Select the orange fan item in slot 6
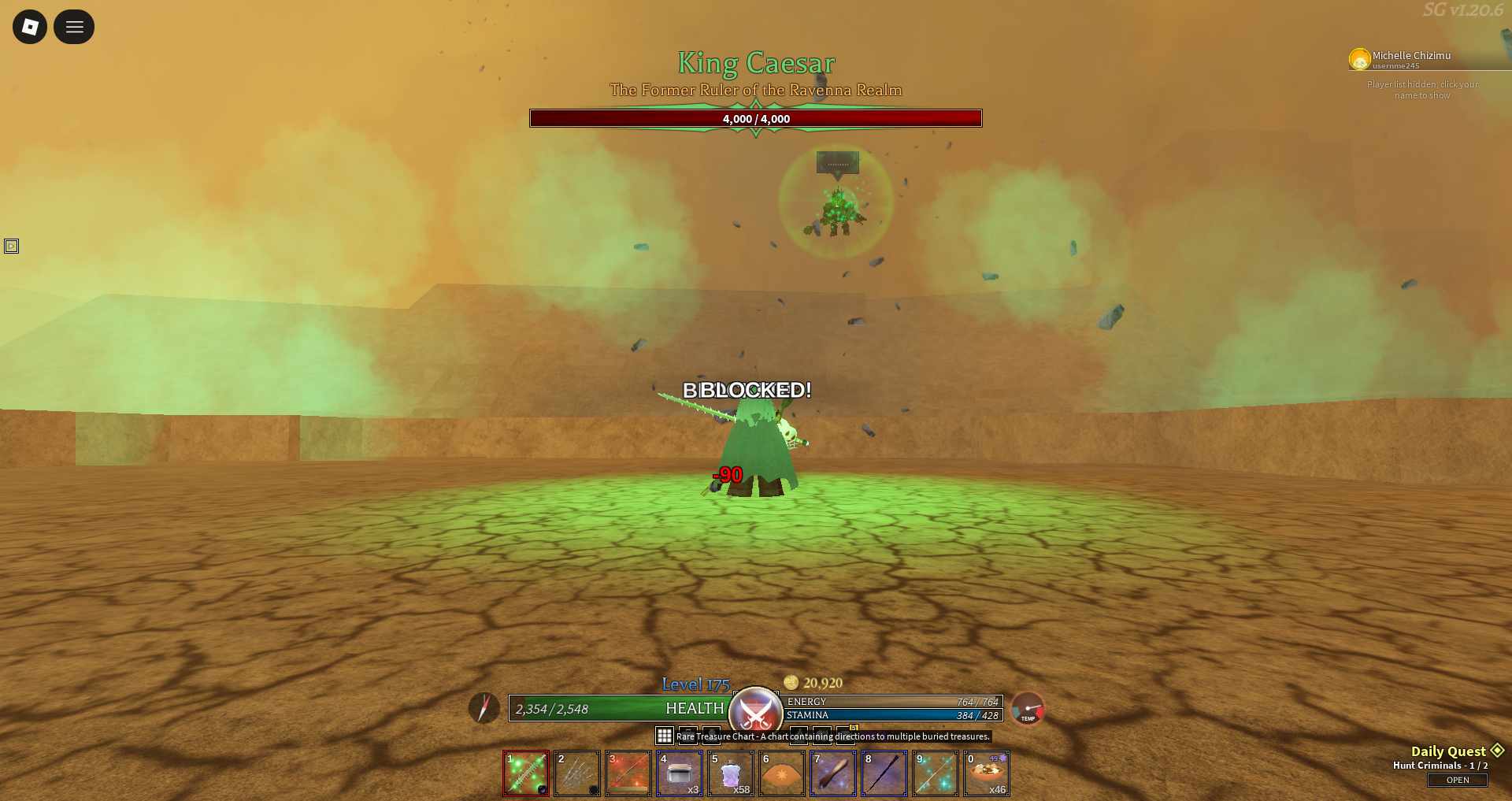1512x801 pixels. coord(782,773)
